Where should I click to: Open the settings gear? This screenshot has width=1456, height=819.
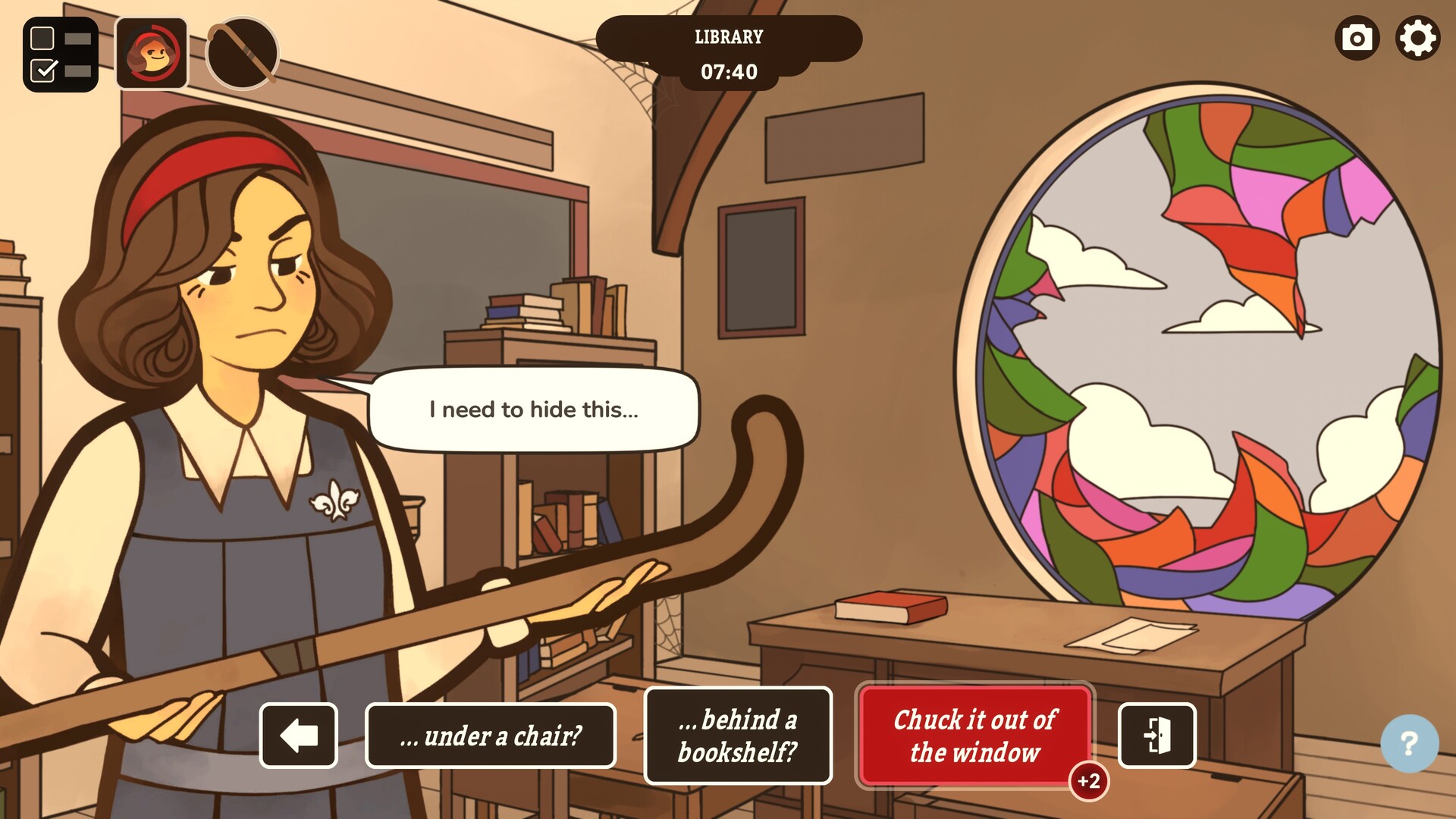1417,39
